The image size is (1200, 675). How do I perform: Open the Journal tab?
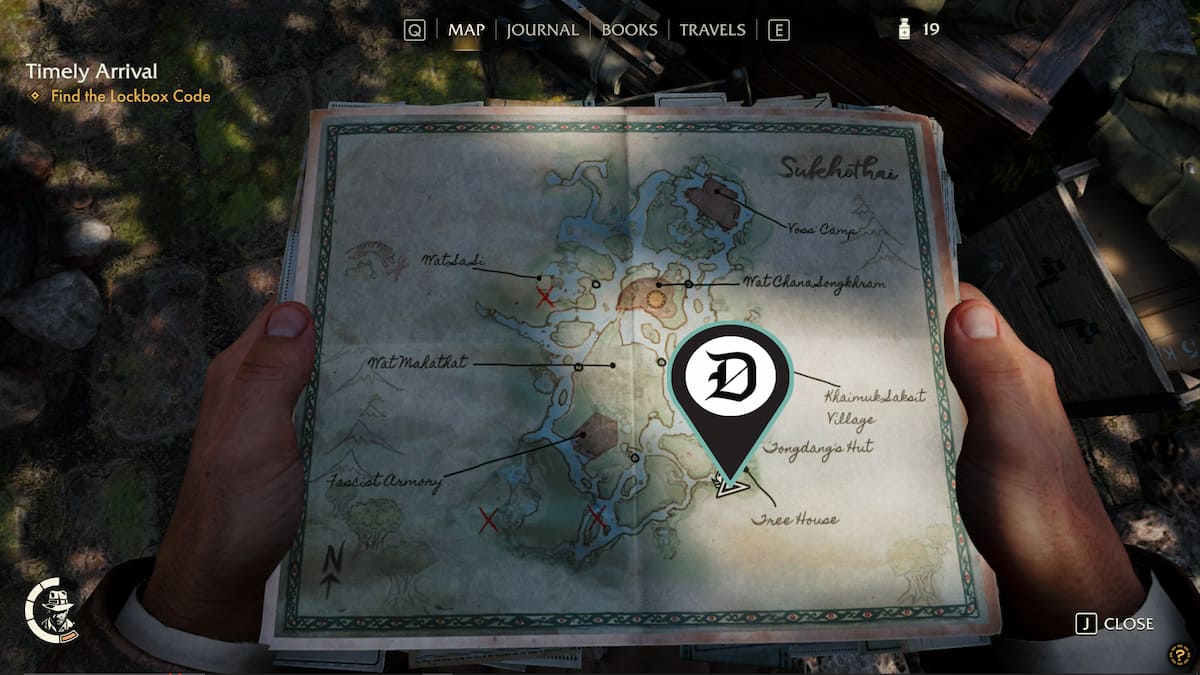542,30
